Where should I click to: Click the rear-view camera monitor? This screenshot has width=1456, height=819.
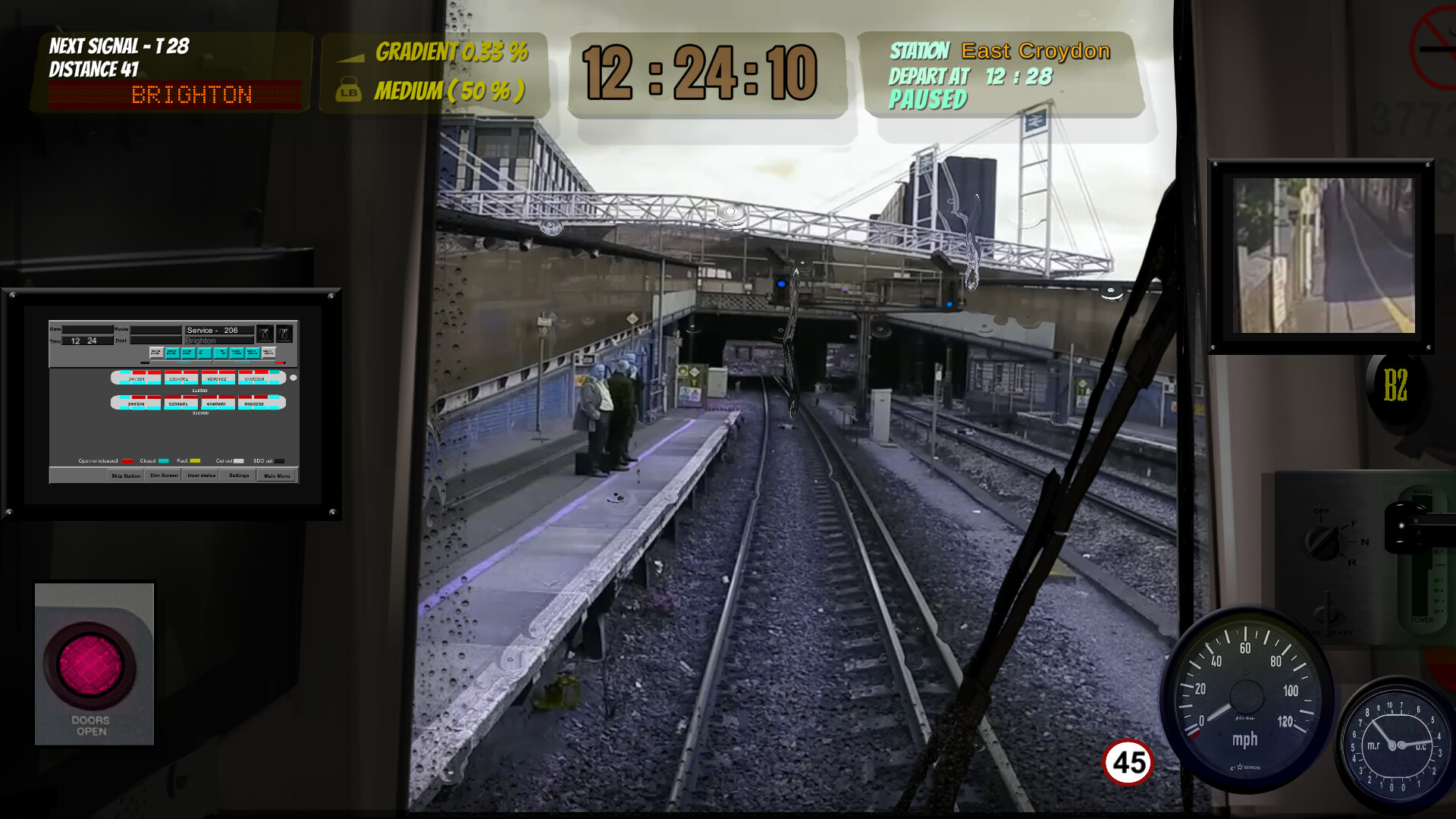[x=1323, y=253]
